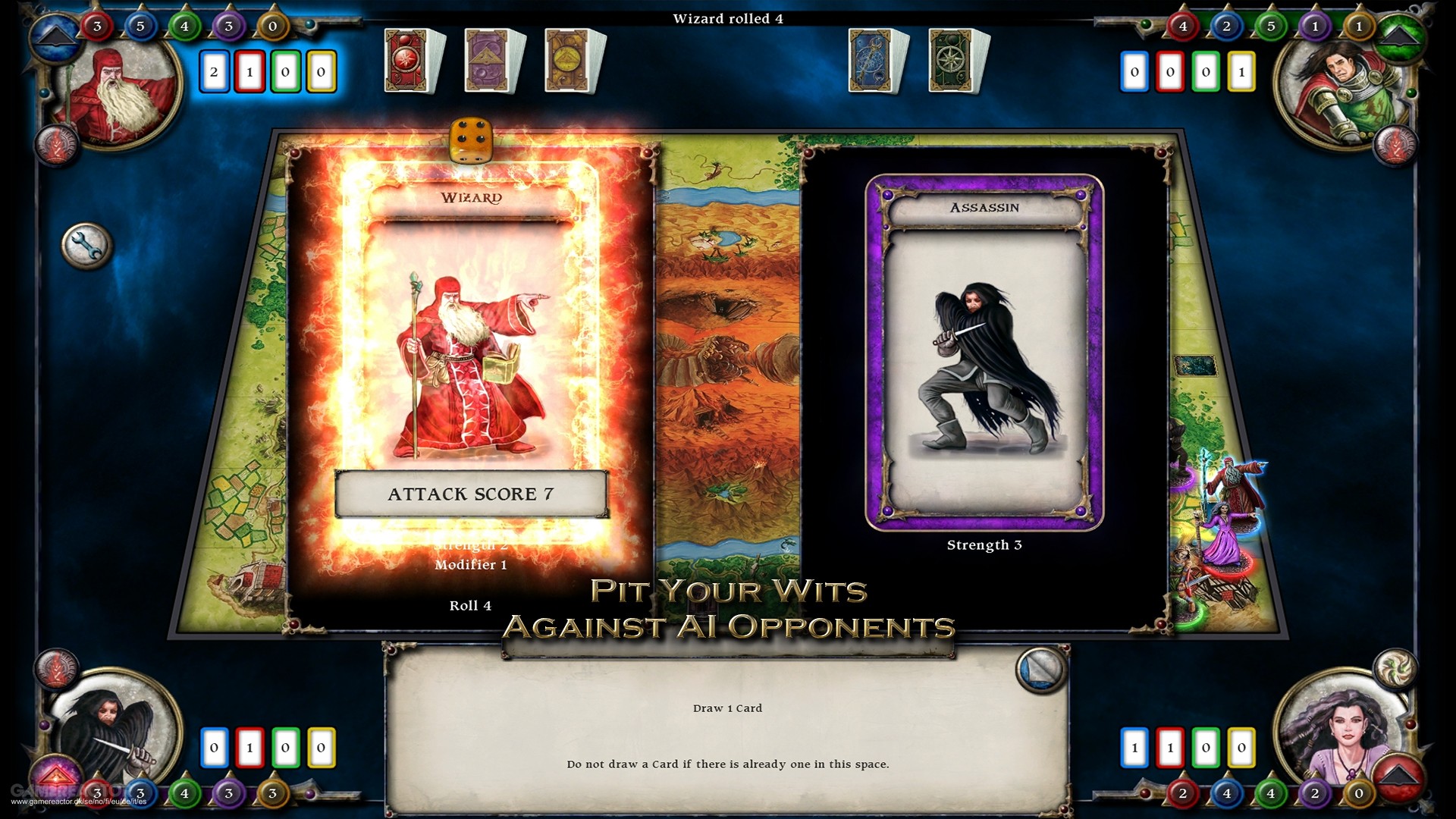Click the die showing six

470,141
